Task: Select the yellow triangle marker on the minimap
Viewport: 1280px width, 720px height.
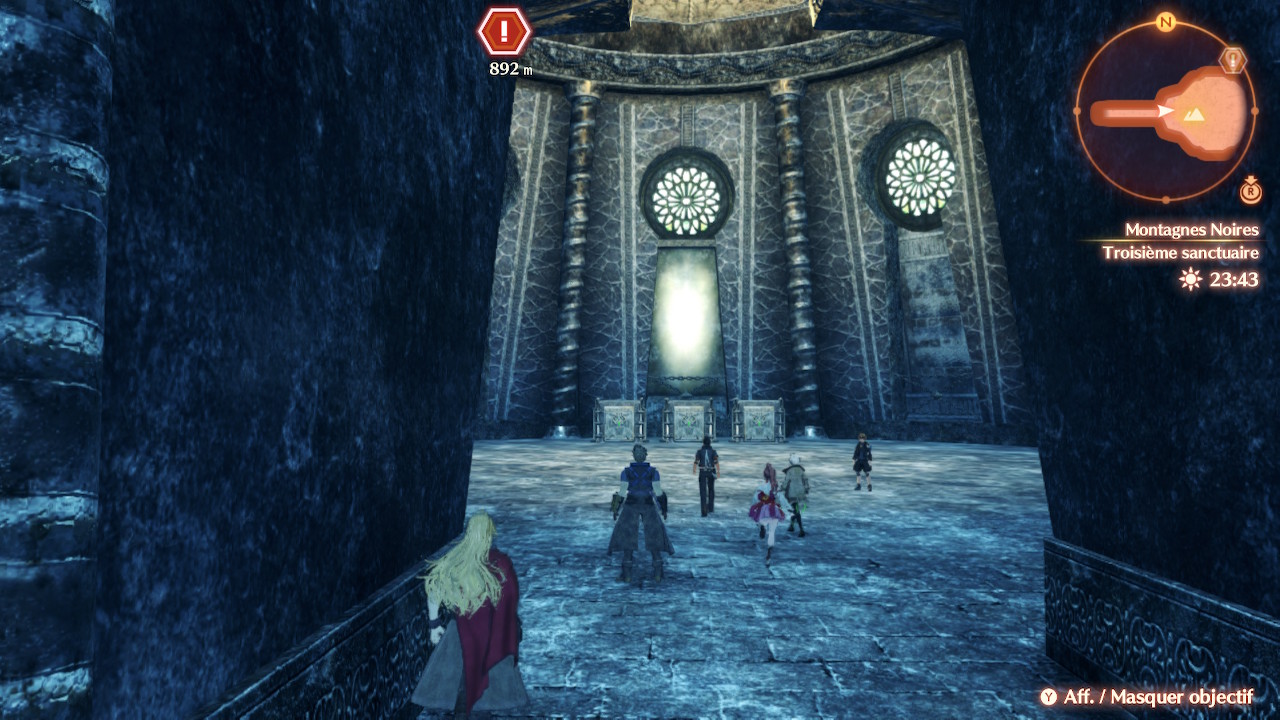Action: point(1193,115)
